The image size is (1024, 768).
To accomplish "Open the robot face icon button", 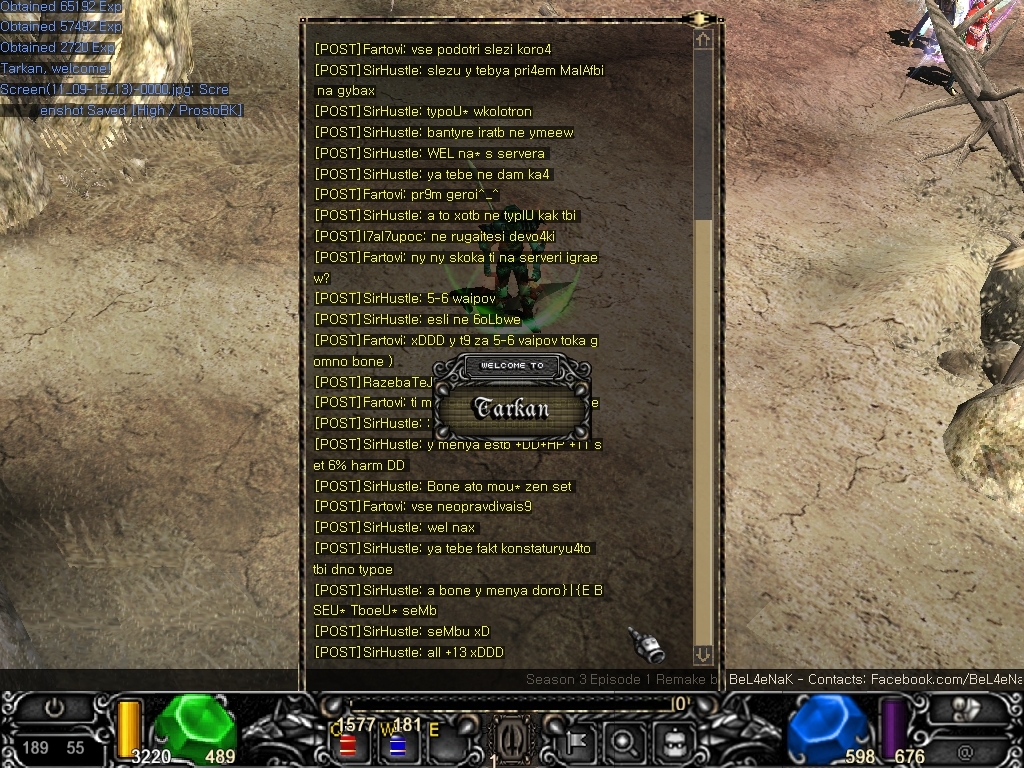I will 672,742.
